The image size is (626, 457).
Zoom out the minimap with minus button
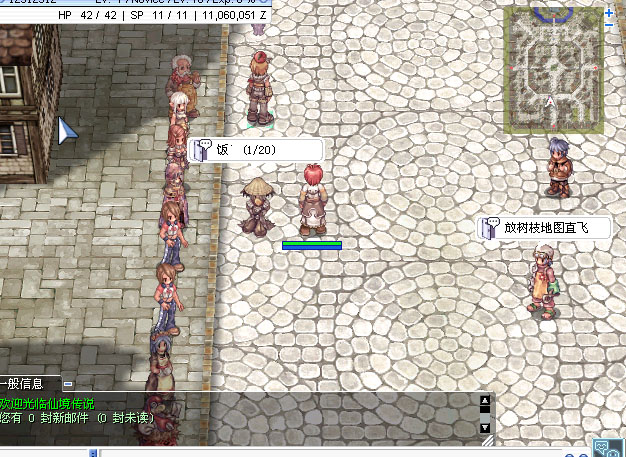pyautogui.click(x=609, y=27)
